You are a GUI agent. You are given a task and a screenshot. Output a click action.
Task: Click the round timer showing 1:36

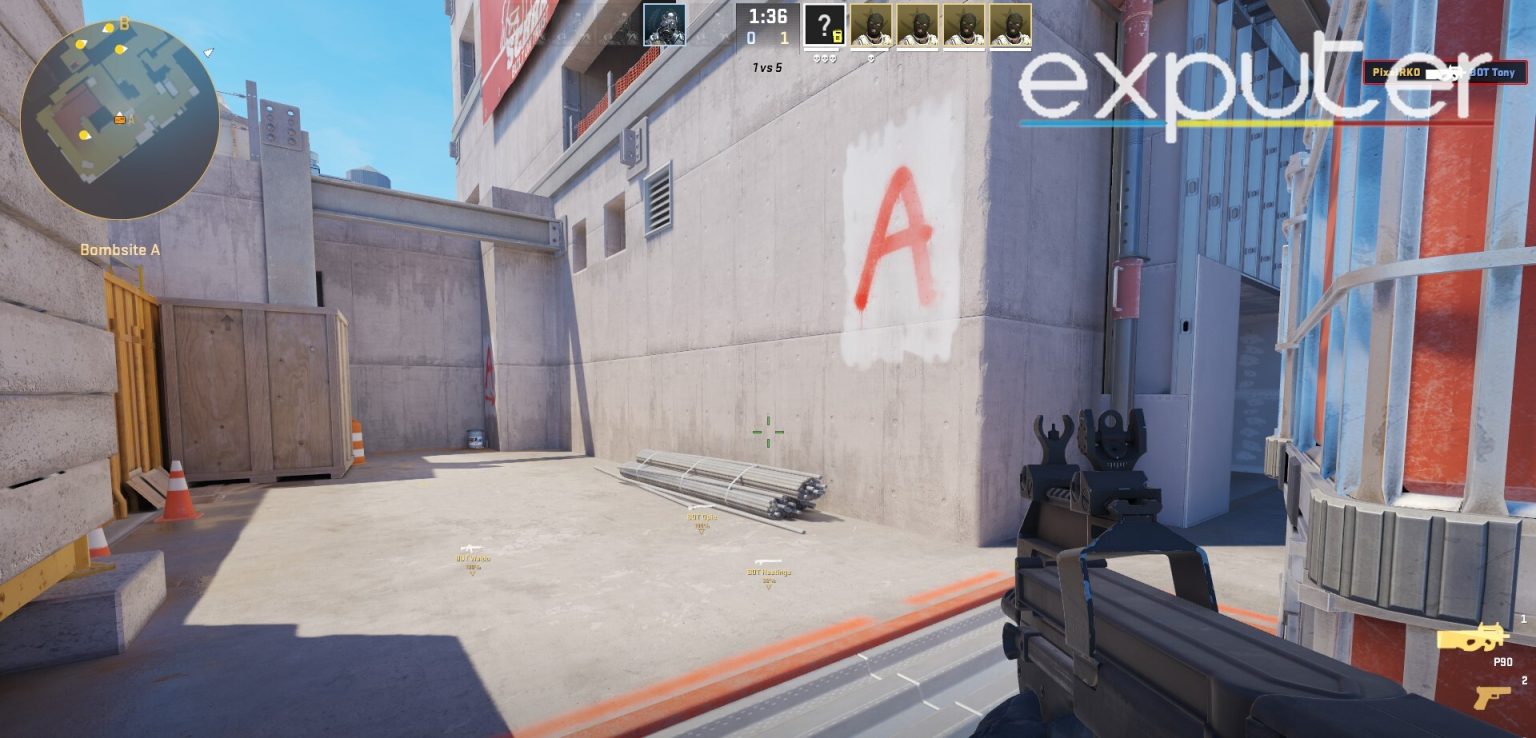768,17
